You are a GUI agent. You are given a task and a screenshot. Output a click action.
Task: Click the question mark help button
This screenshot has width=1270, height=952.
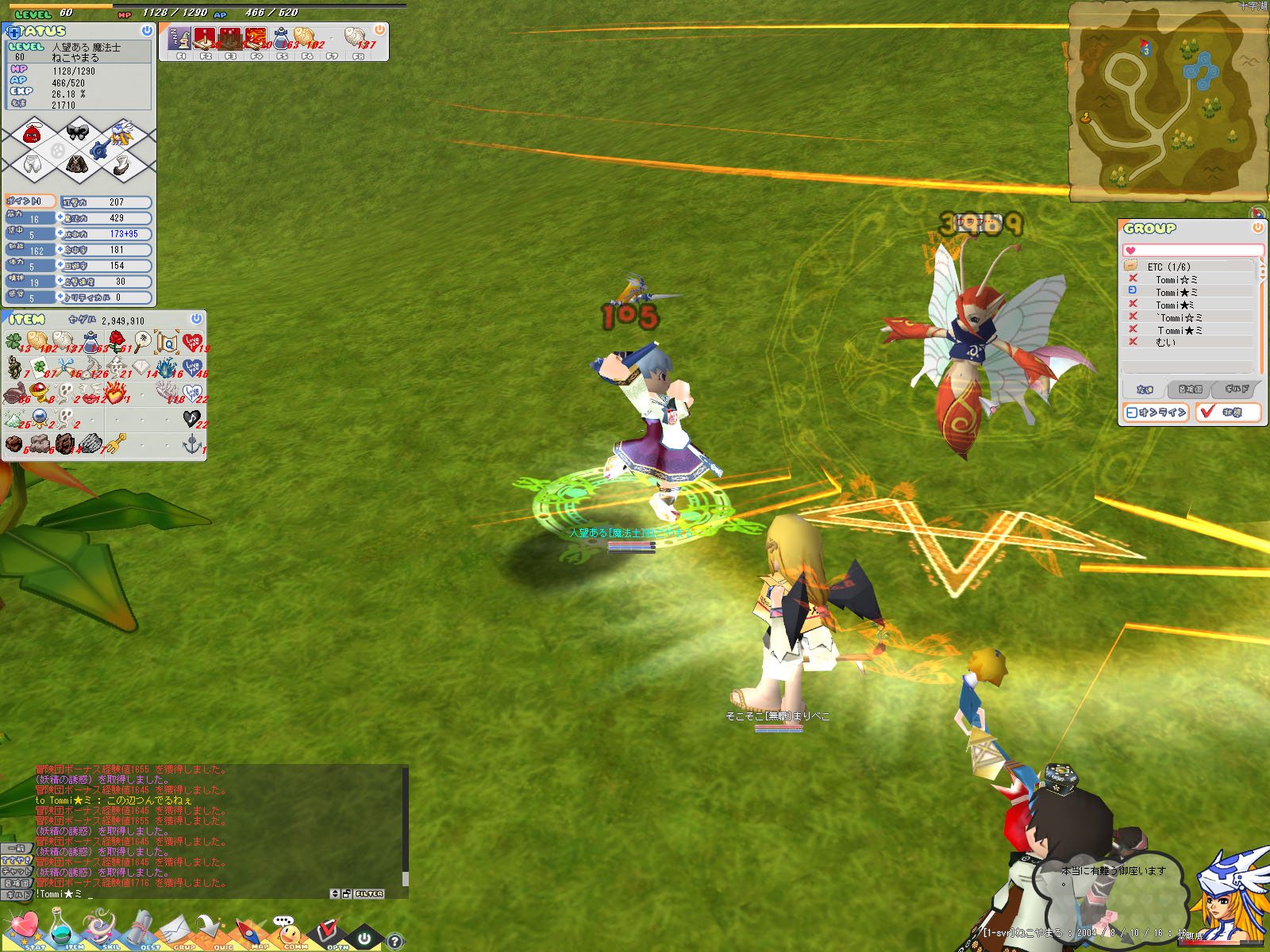[394, 942]
